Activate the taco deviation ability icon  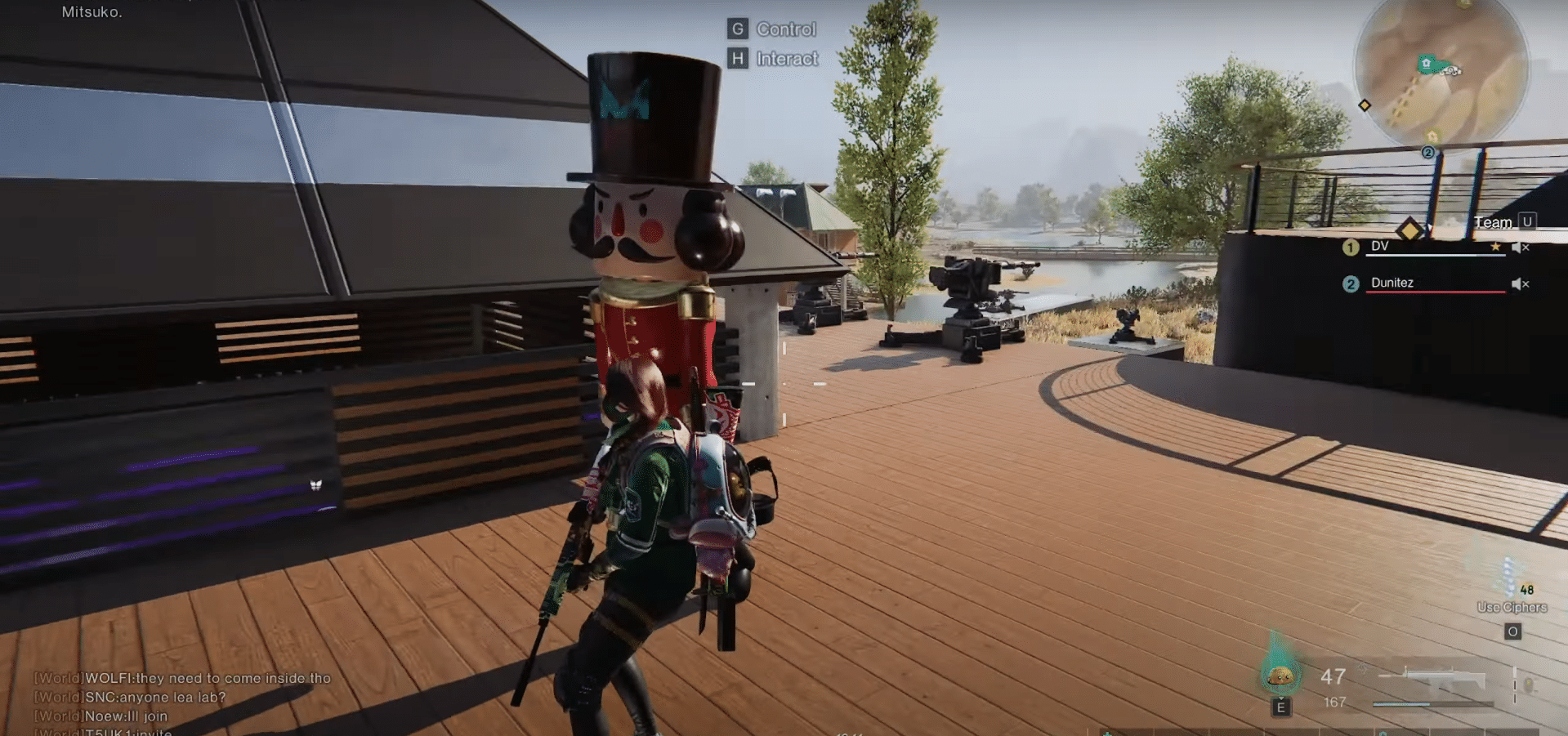[1280, 675]
